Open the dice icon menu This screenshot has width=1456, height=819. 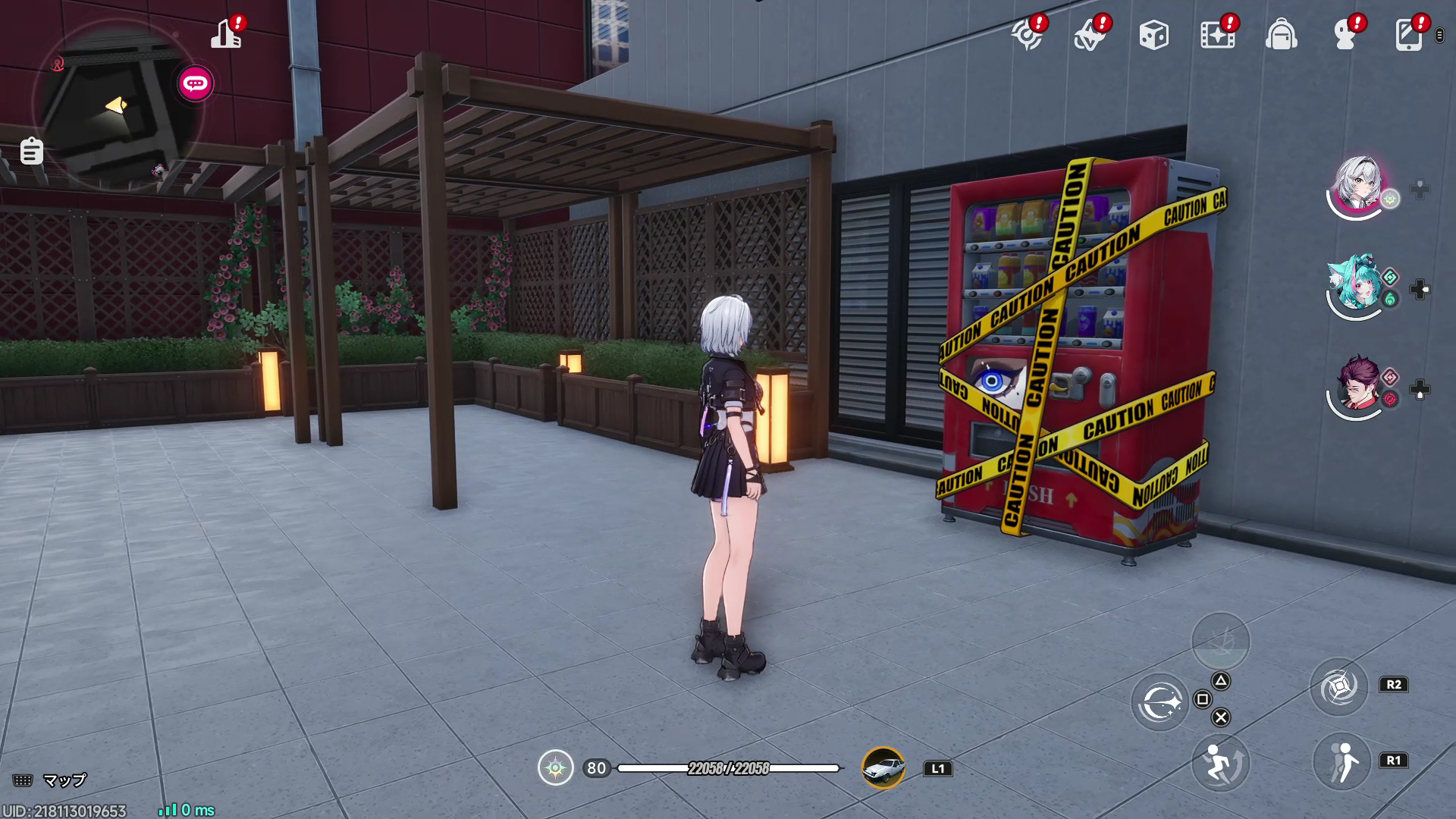(1153, 35)
